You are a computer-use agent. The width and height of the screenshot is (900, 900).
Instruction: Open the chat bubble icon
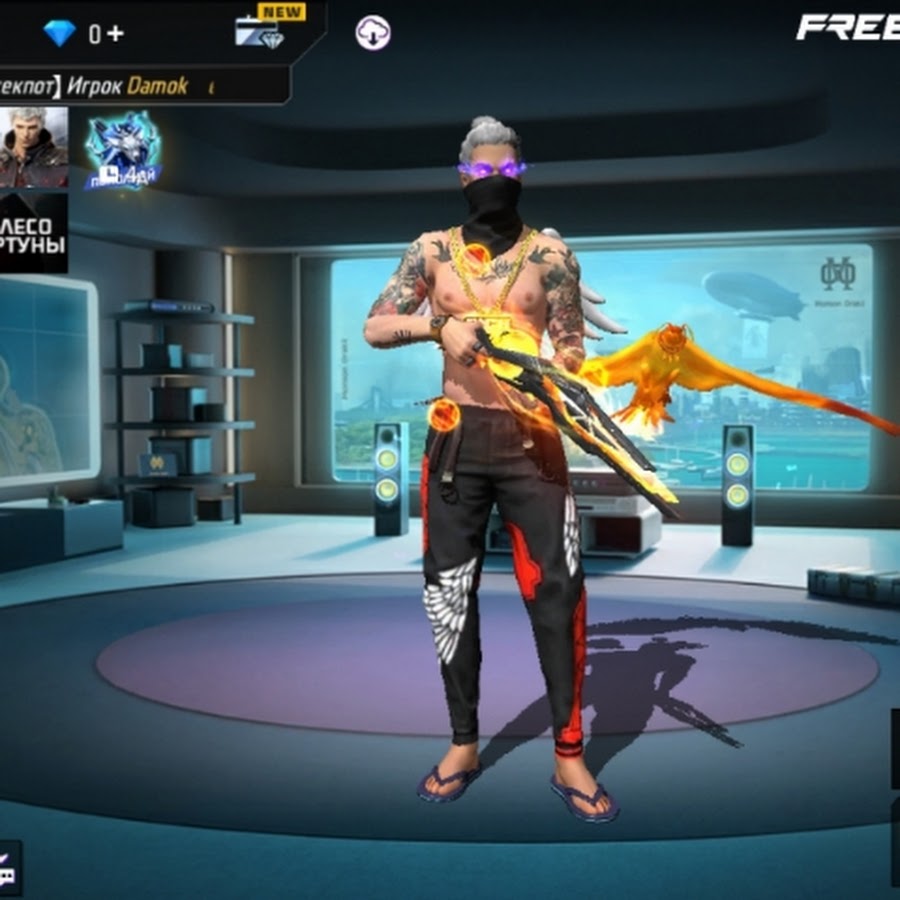(x=9, y=868)
